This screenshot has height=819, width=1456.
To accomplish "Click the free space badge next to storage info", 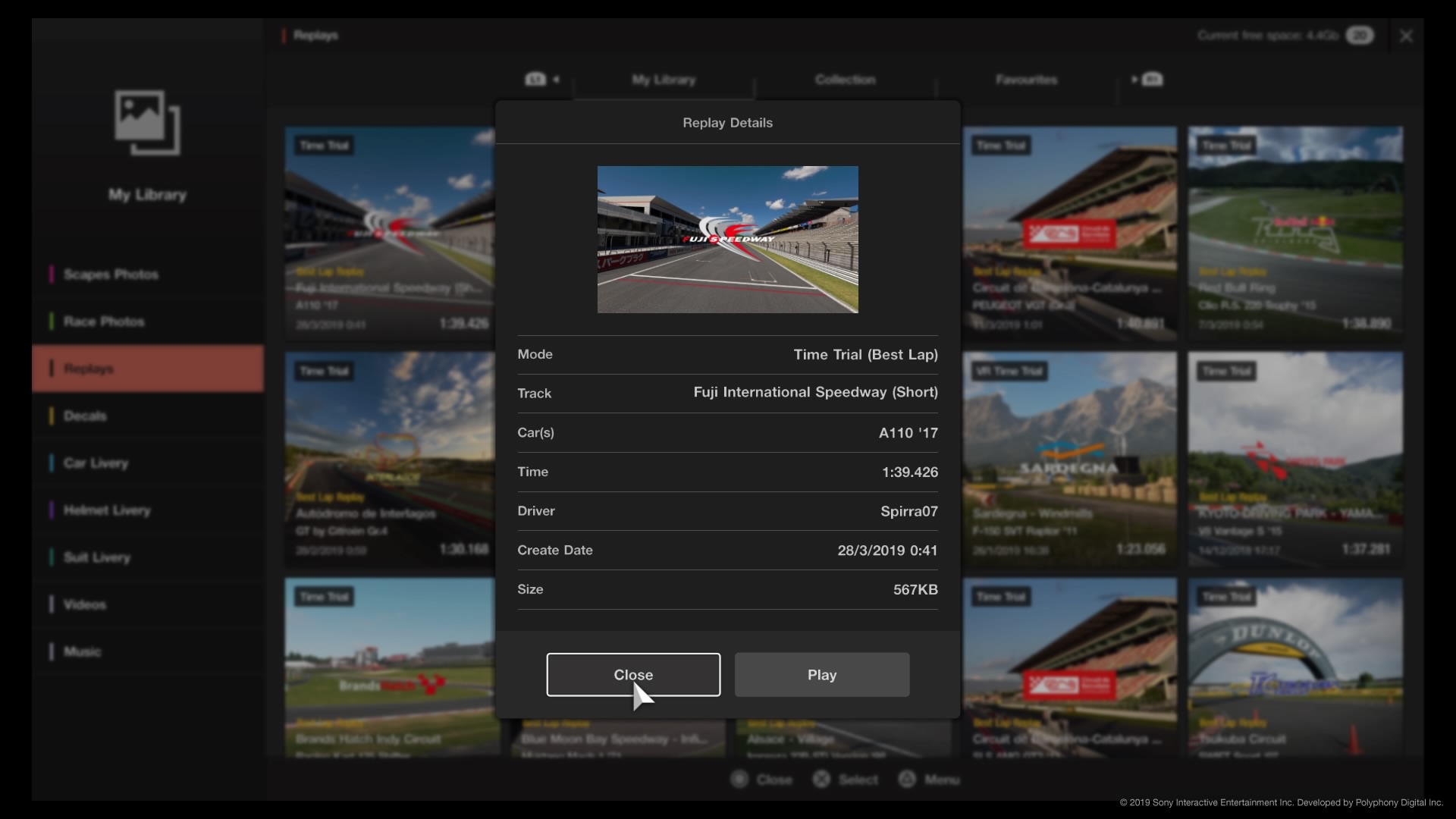I will pos(1360,35).
